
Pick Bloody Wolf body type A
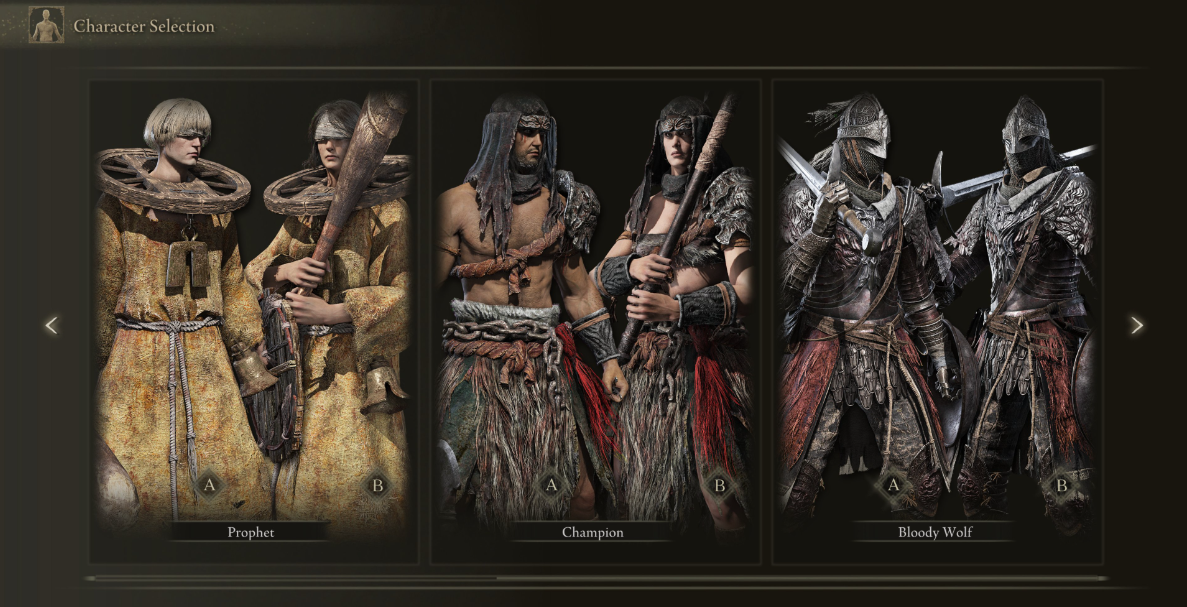click(x=893, y=486)
